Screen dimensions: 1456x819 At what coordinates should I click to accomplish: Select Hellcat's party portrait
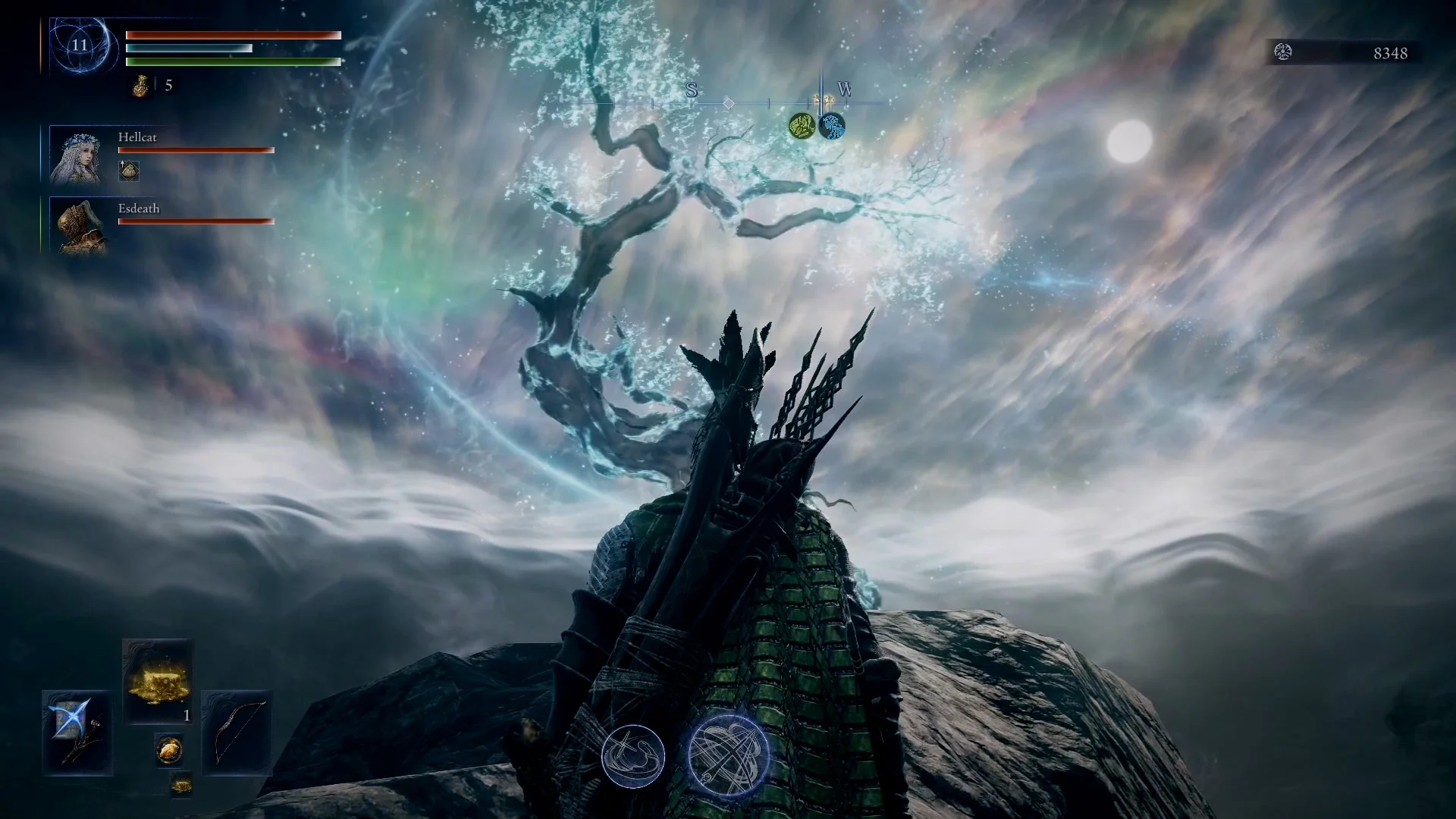pos(76,156)
